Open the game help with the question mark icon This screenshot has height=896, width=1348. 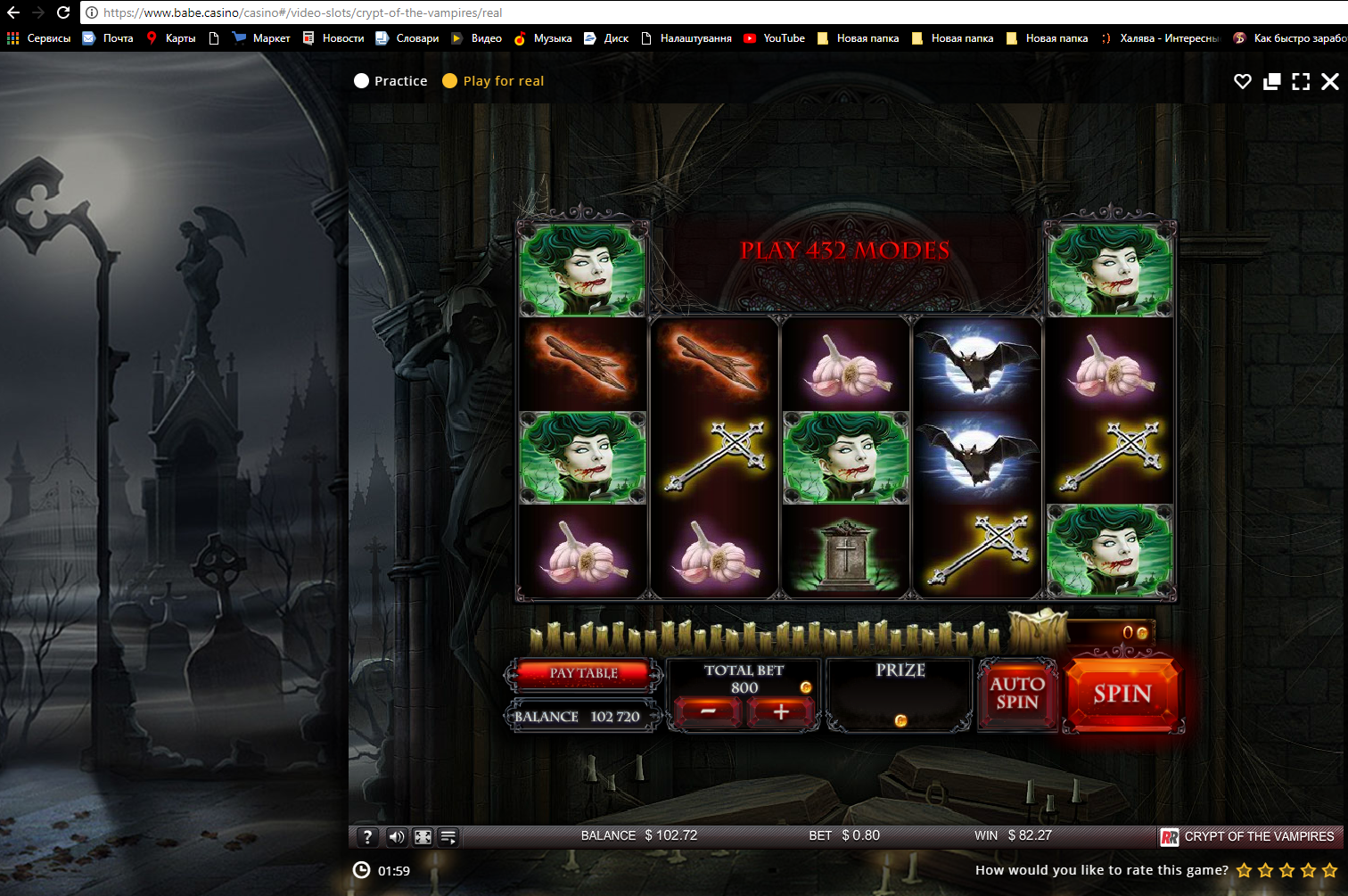pos(367,836)
